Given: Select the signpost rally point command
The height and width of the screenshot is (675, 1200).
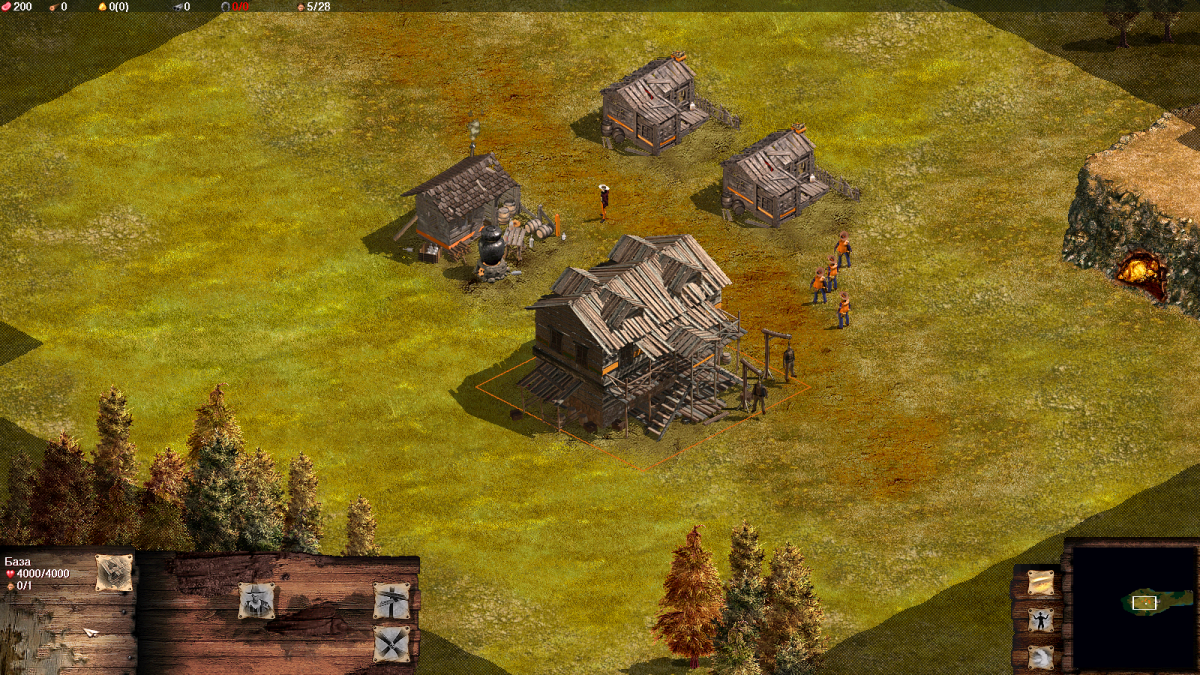Looking at the screenshot, I should click(x=392, y=601).
